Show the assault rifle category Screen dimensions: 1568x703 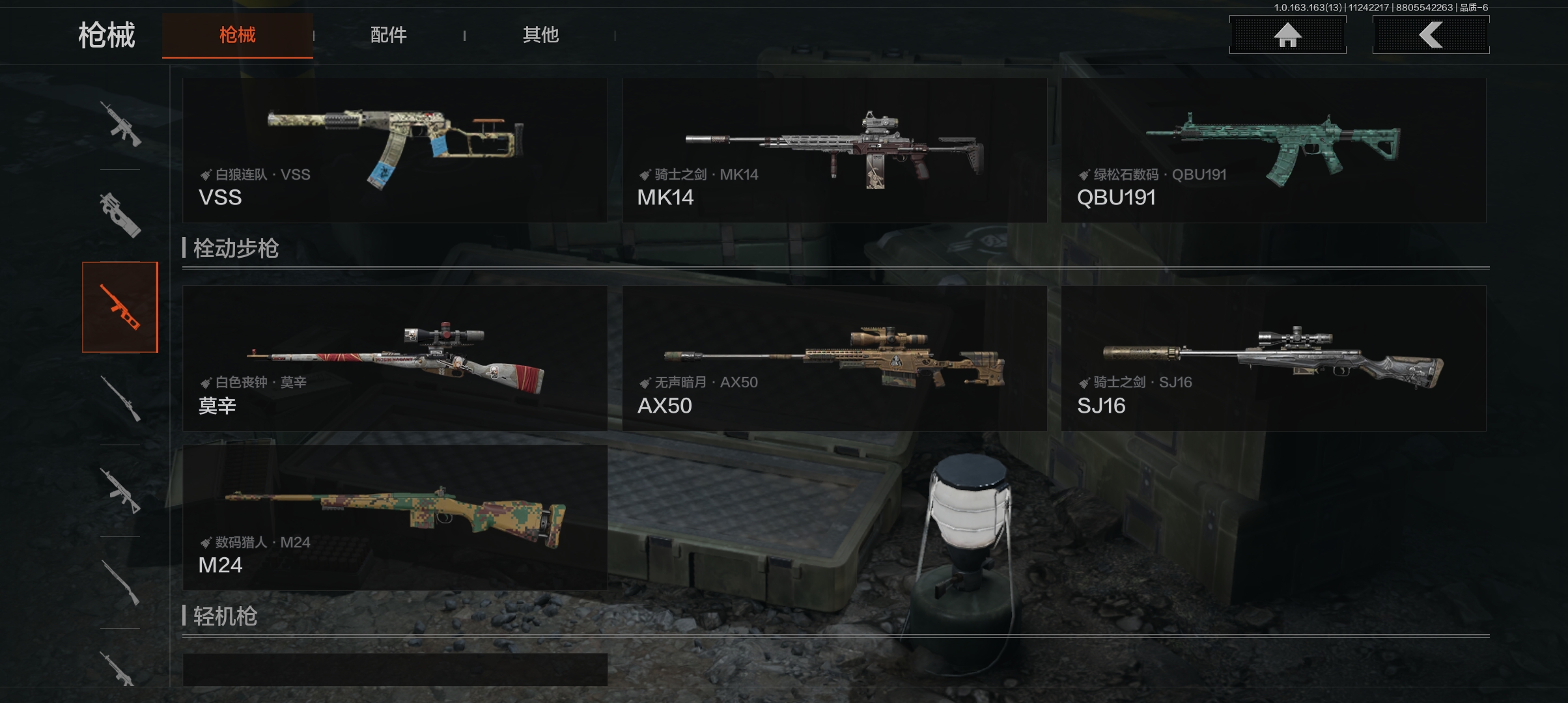pyautogui.click(x=120, y=124)
